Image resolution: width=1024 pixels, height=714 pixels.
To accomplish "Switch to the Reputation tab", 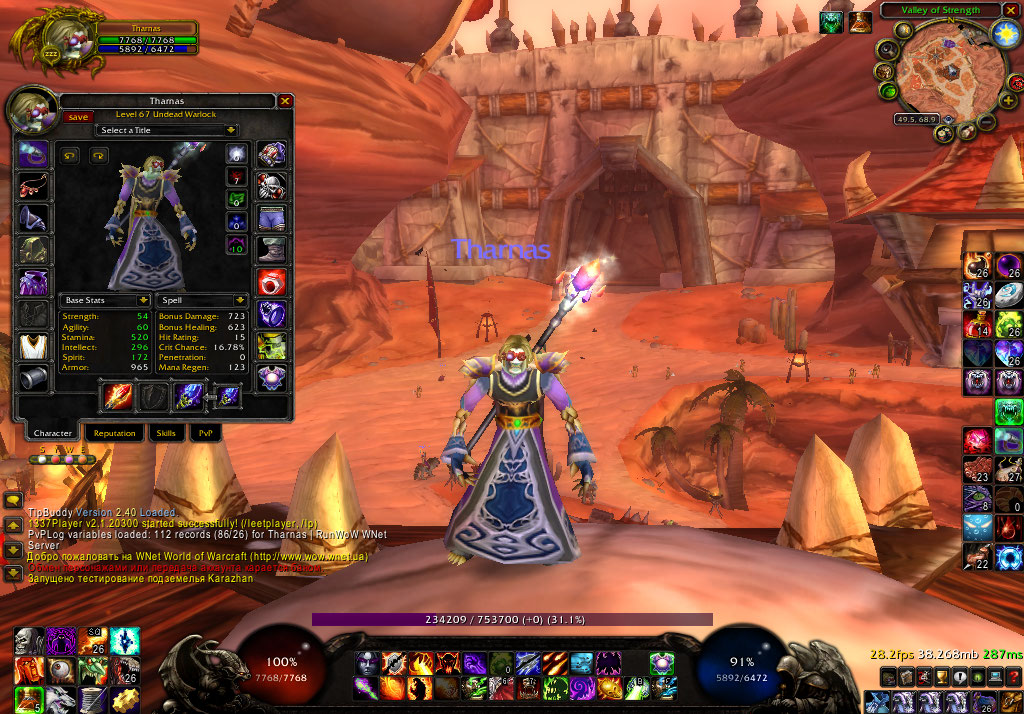I will click(x=115, y=433).
